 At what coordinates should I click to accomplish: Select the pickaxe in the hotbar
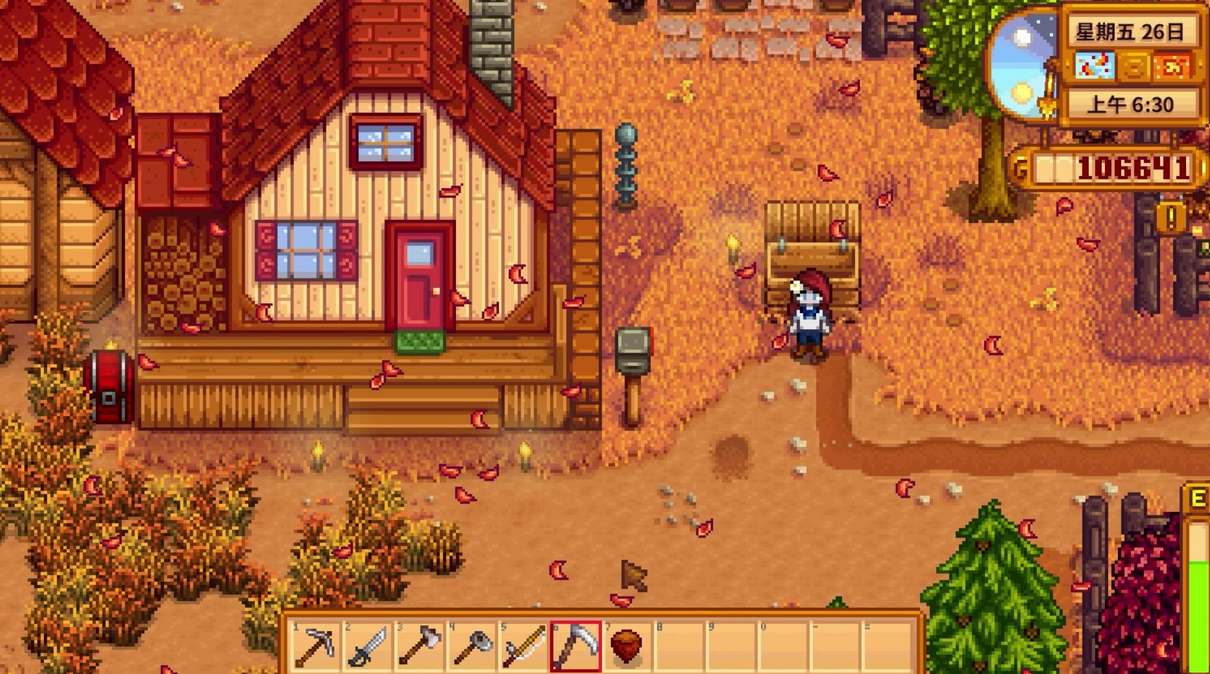click(x=316, y=646)
